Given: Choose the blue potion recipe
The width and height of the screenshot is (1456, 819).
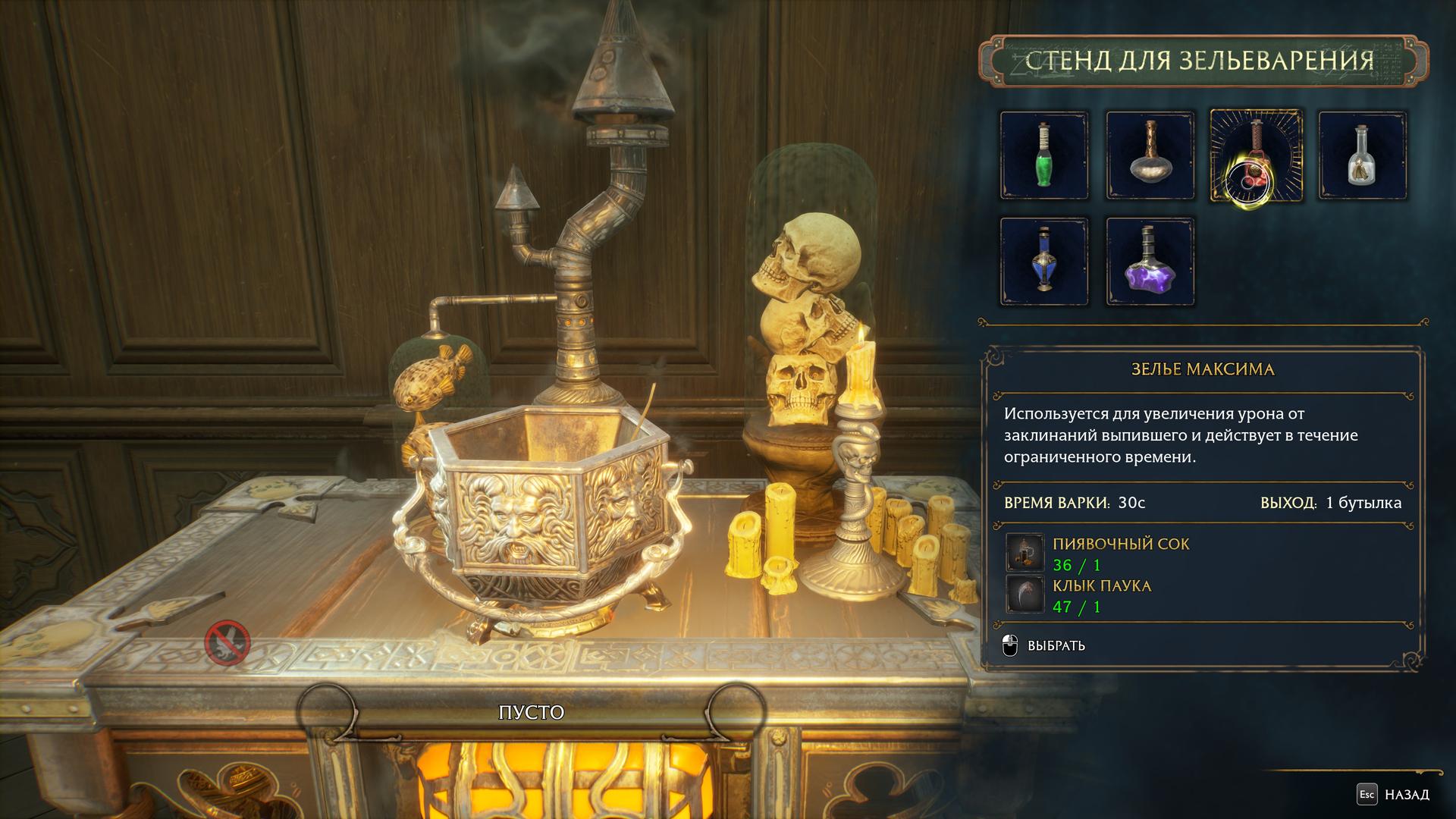Looking at the screenshot, I should pos(1044,262).
